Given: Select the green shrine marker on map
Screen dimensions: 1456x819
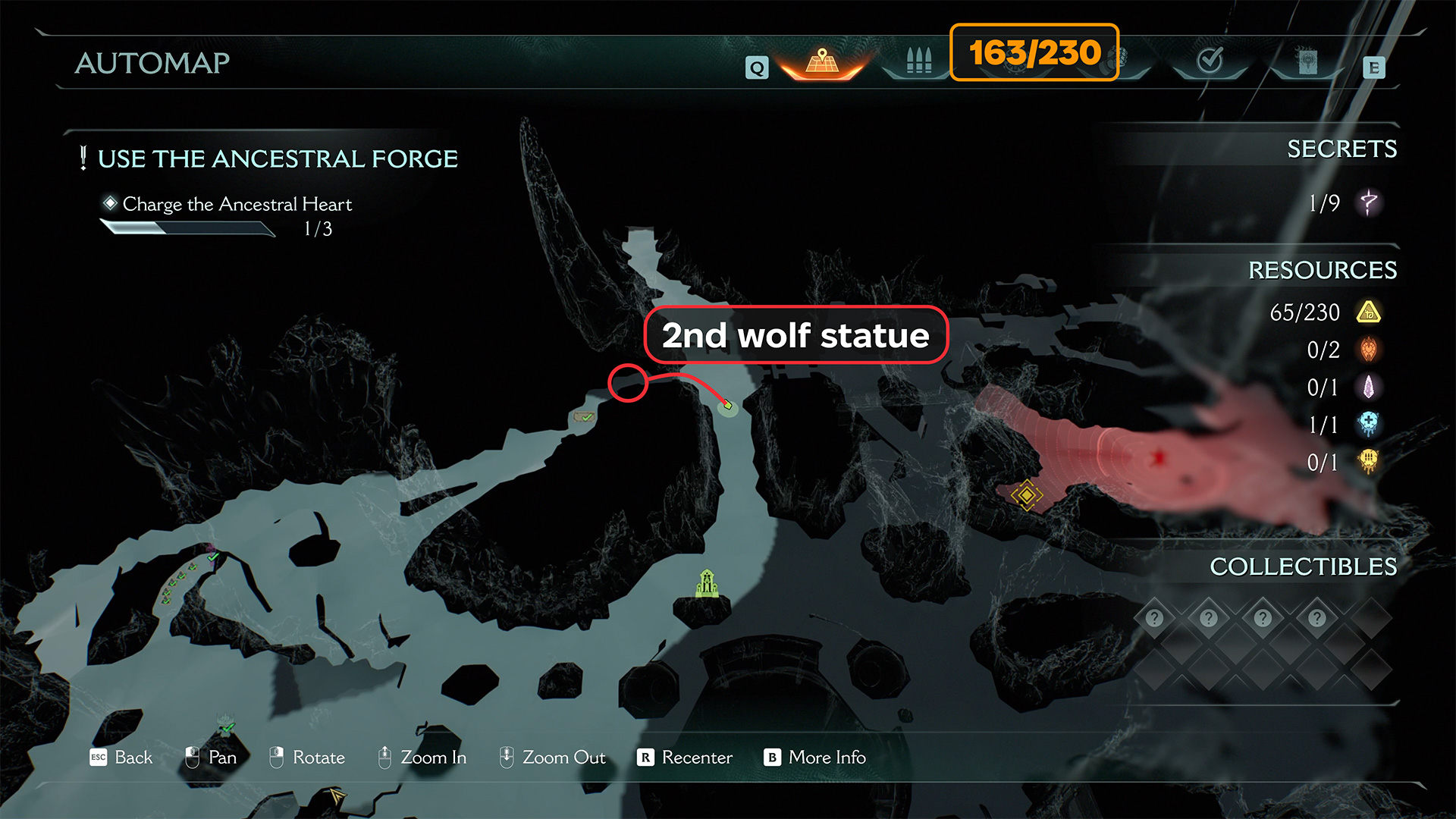Looking at the screenshot, I should (x=707, y=583).
